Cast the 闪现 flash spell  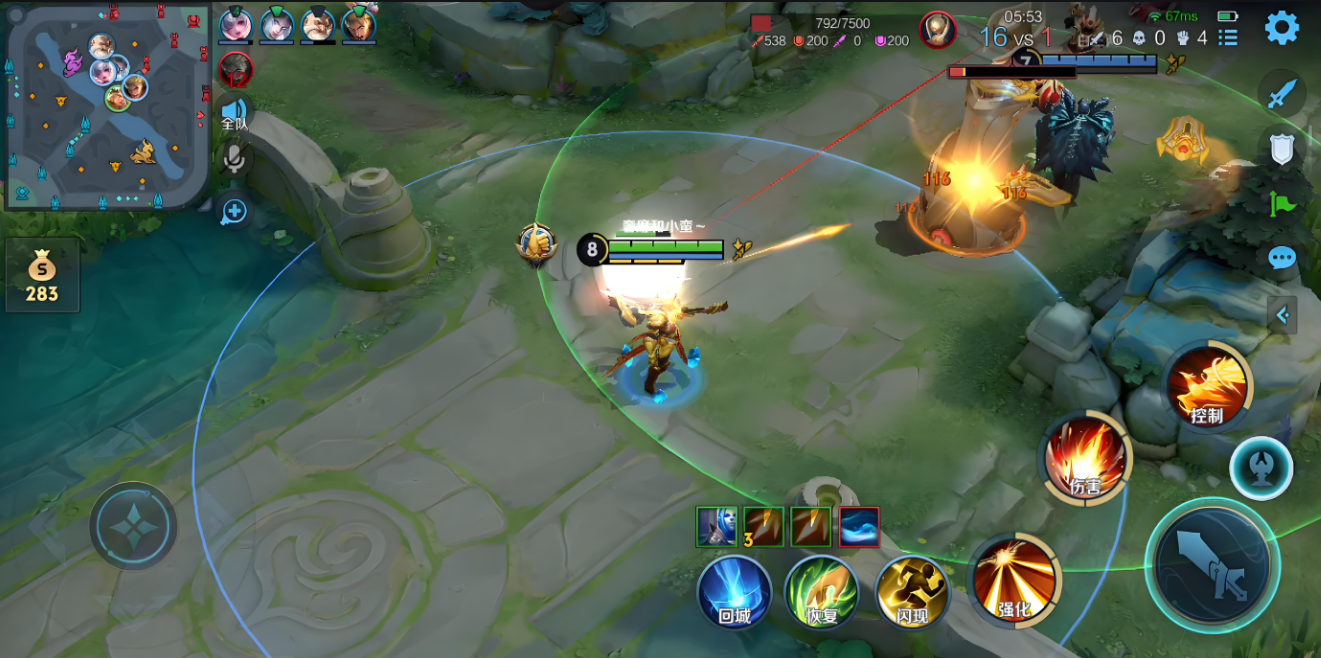(911, 592)
